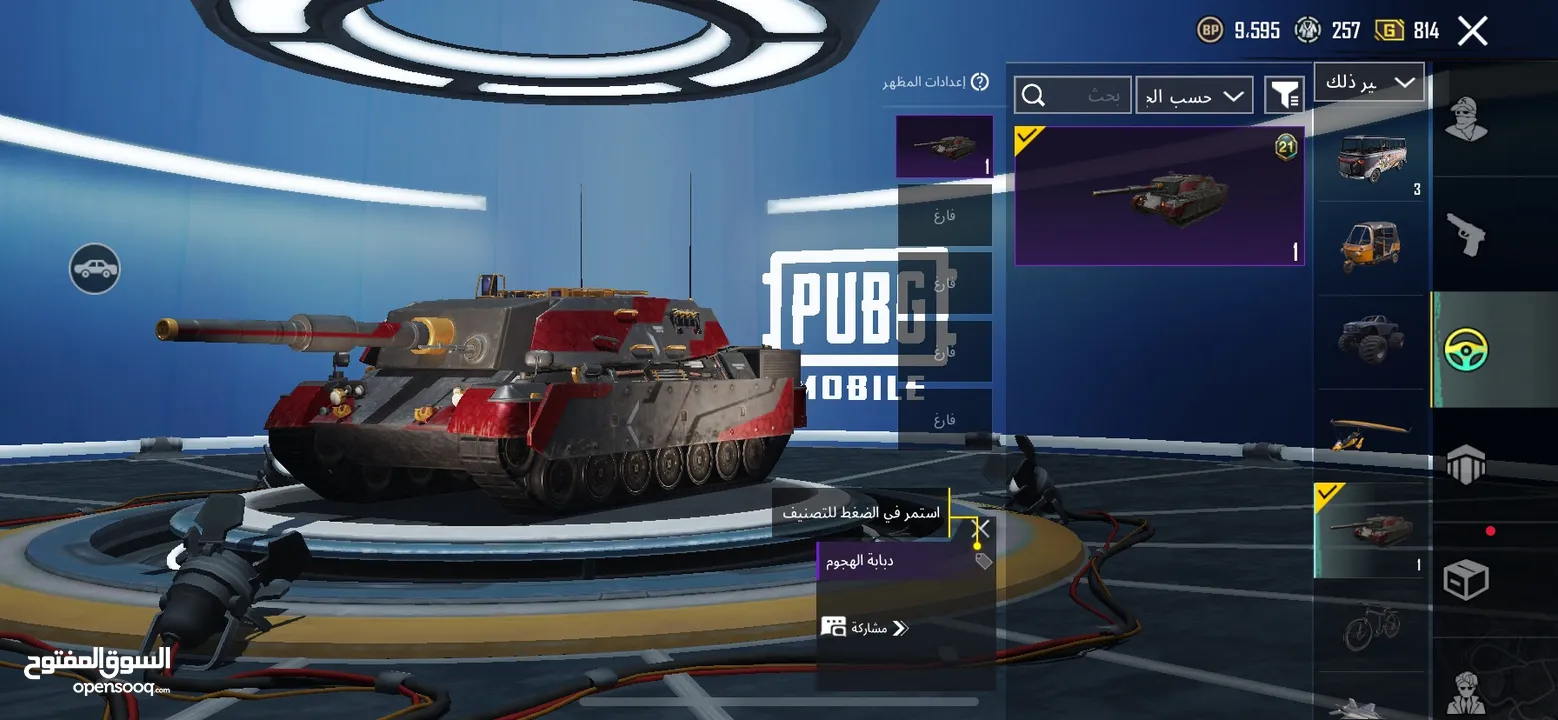Open the appearance settings help icon
1558x720 pixels.
pyautogui.click(x=980, y=82)
